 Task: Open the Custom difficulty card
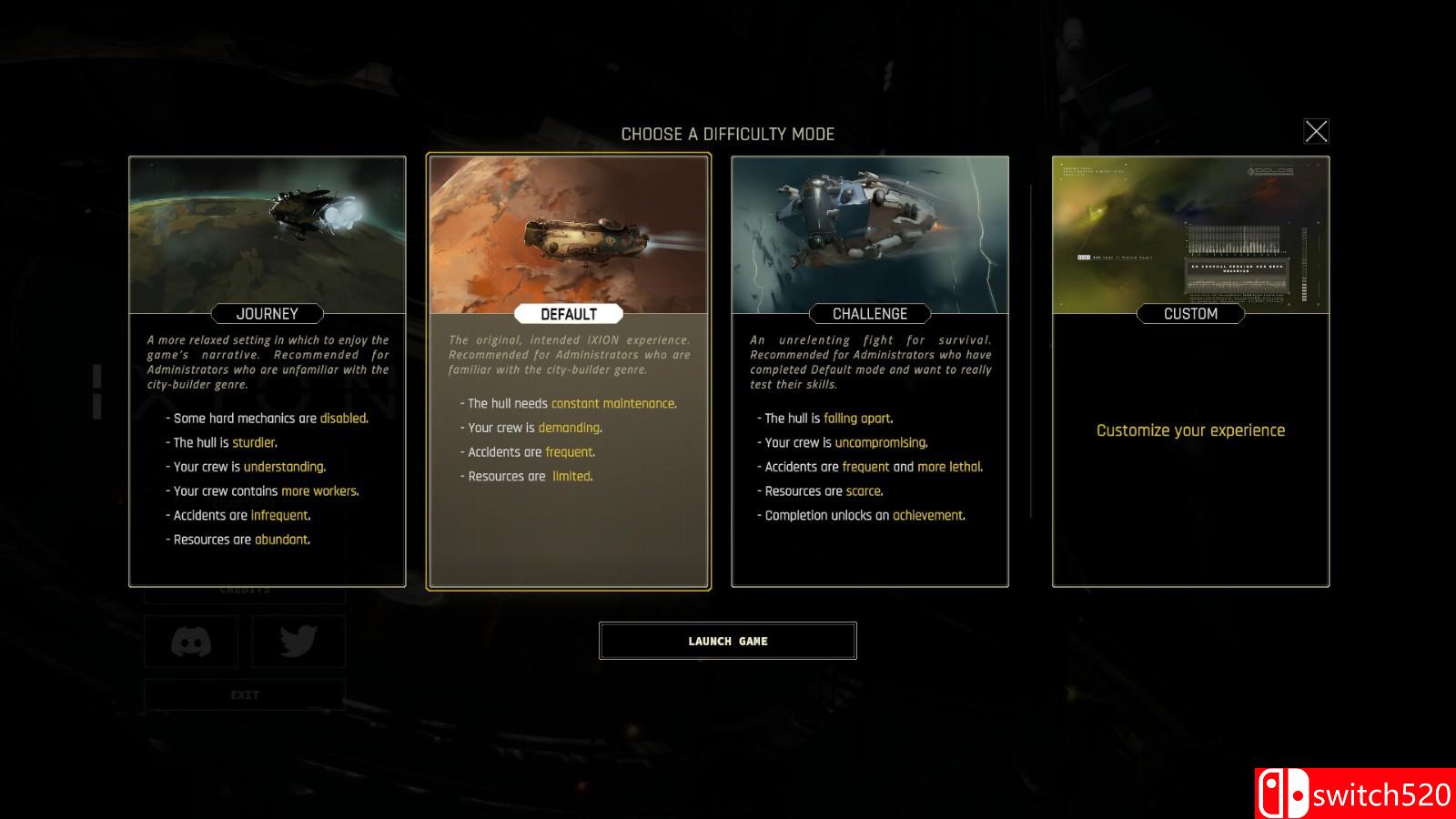pyautogui.click(x=1190, y=371)
